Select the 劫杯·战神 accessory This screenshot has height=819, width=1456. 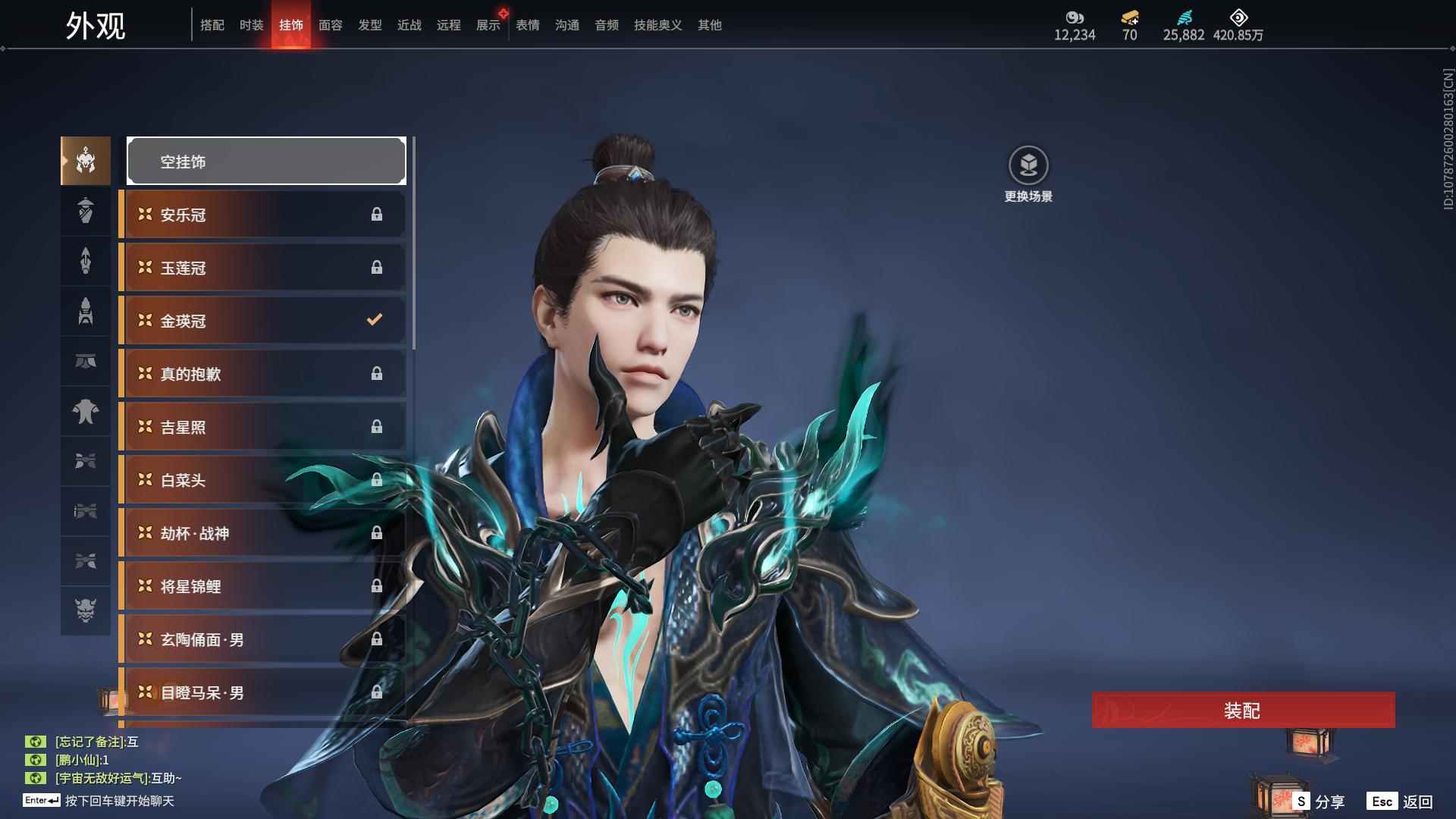click(262, 533)
